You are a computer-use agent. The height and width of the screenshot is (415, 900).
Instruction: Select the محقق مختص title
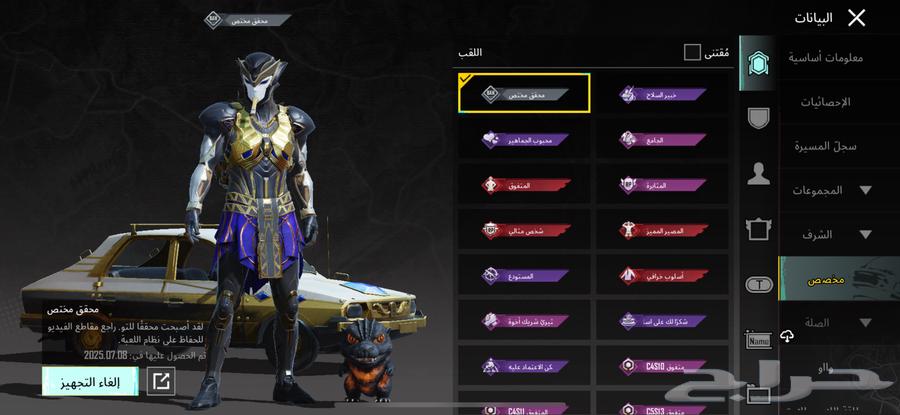pos(524,93)
